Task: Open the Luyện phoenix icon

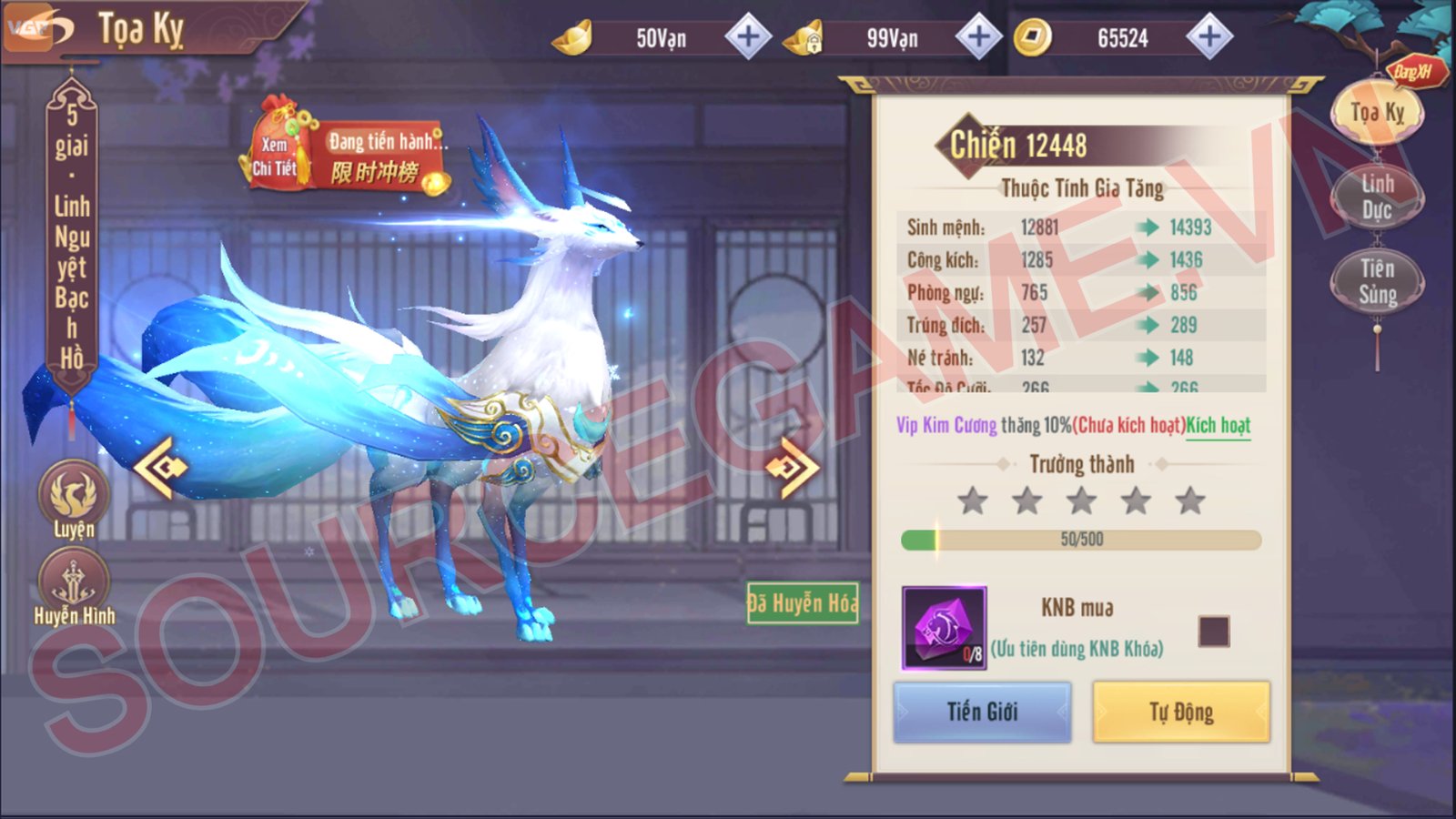Action: click(x=73, y=496)
